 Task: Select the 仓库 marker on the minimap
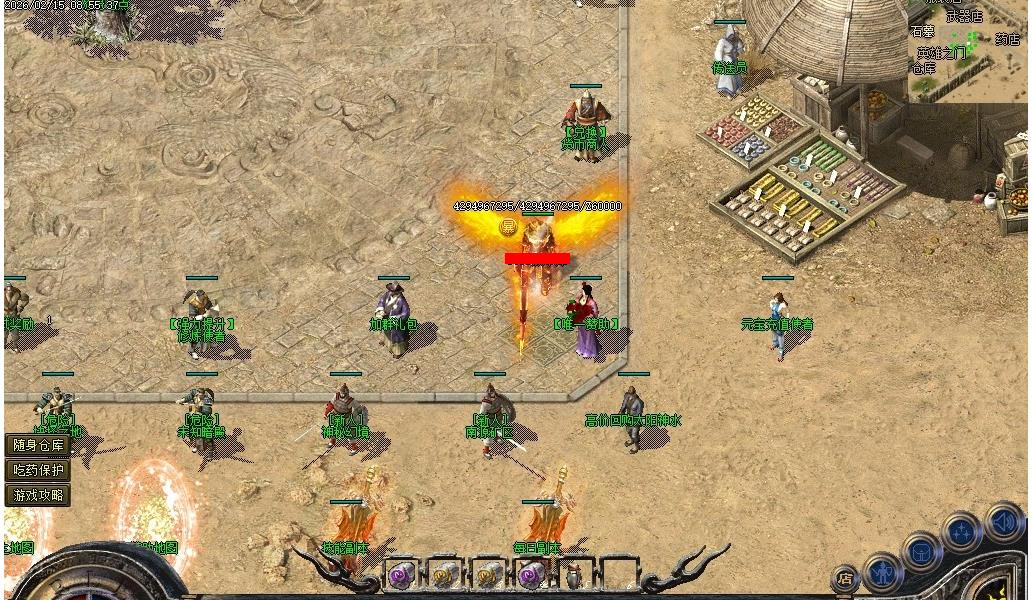click(x=922, y=68)
